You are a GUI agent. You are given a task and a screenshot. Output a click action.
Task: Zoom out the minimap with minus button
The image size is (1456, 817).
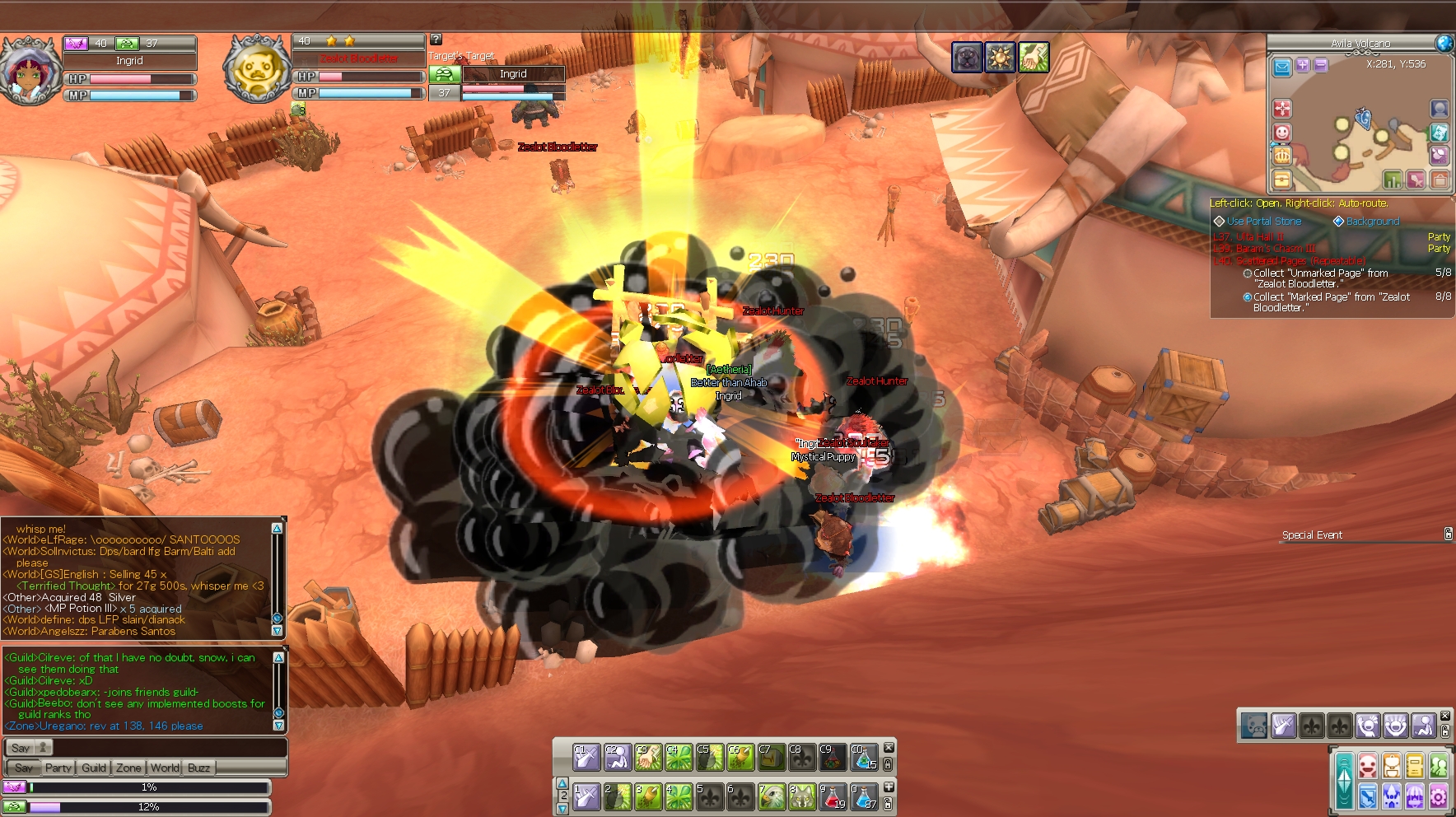pos(1321,65)
